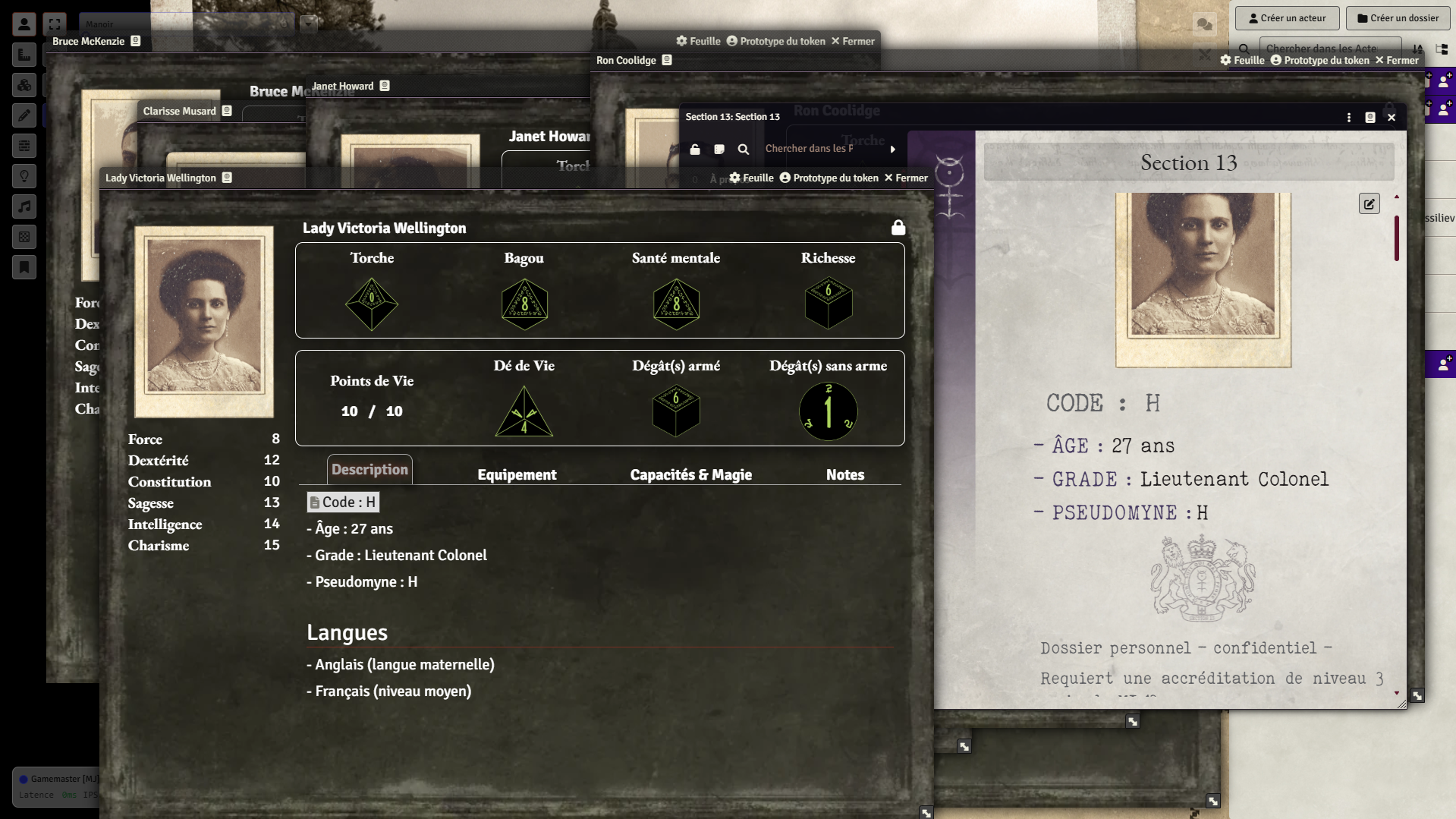Select the Description tab

pos(370,470)
